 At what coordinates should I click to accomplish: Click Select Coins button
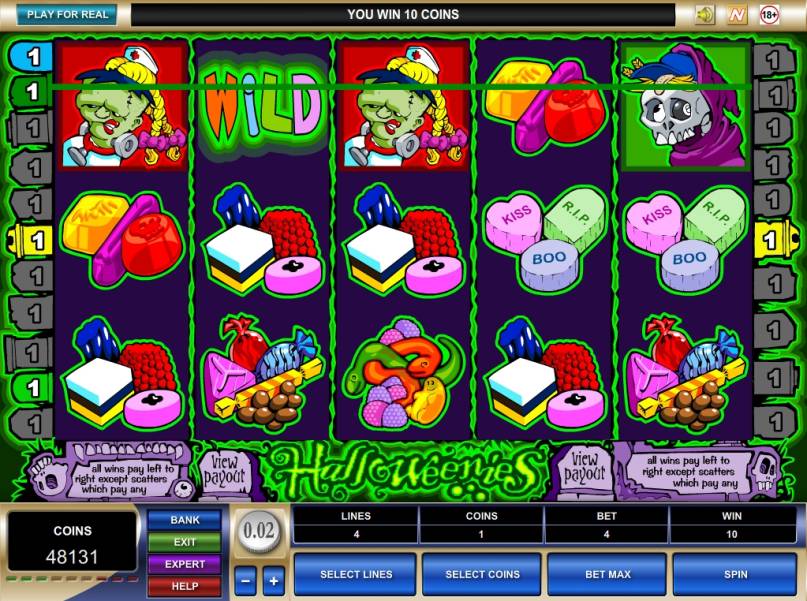(x=482, y=575)
